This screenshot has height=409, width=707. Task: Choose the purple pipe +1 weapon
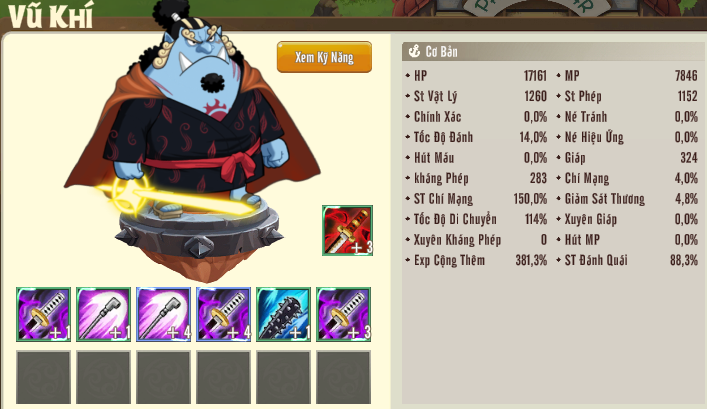103,314
